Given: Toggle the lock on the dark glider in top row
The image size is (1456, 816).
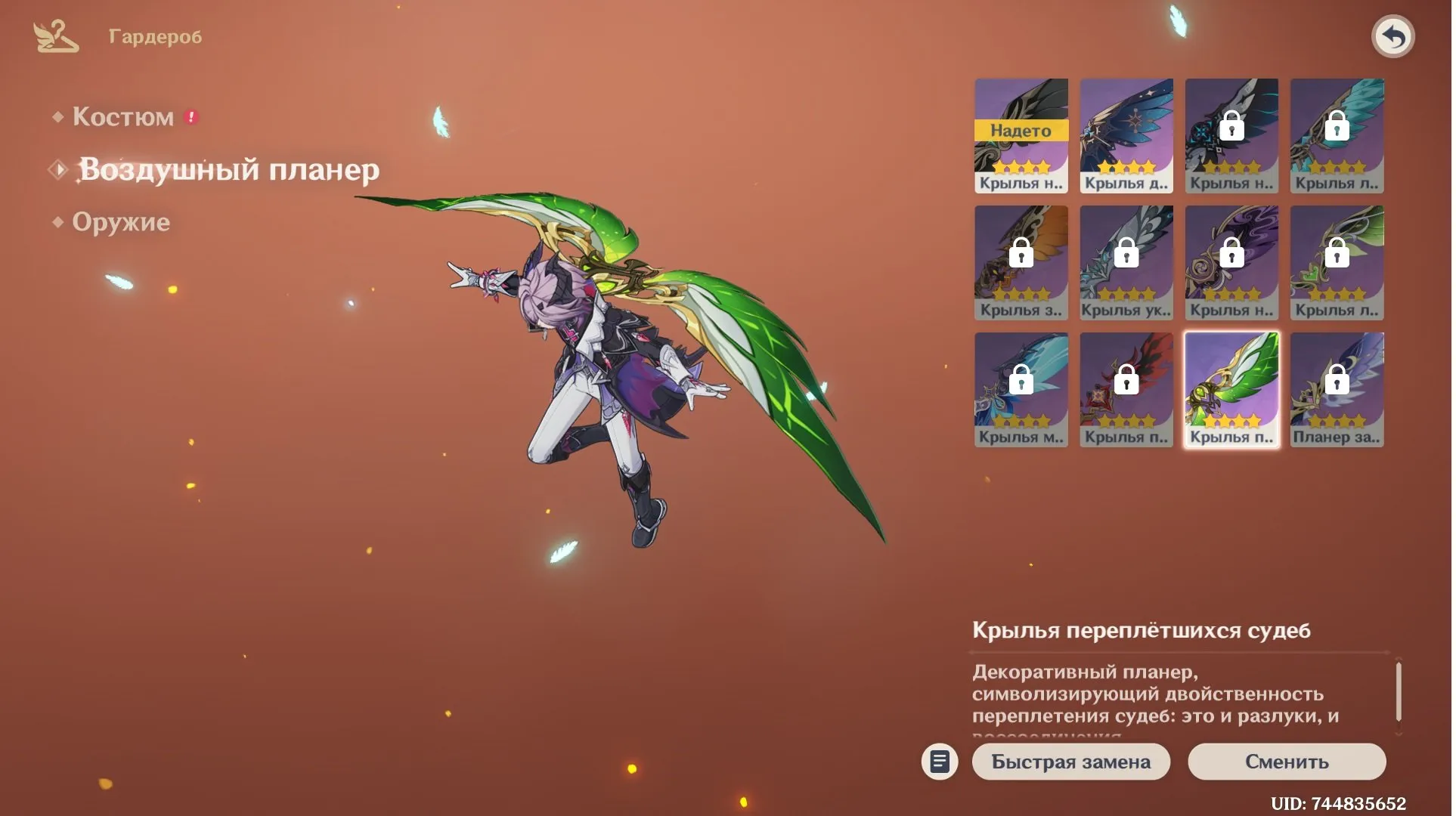Looking at the screenshot, I should (1231, 128).
